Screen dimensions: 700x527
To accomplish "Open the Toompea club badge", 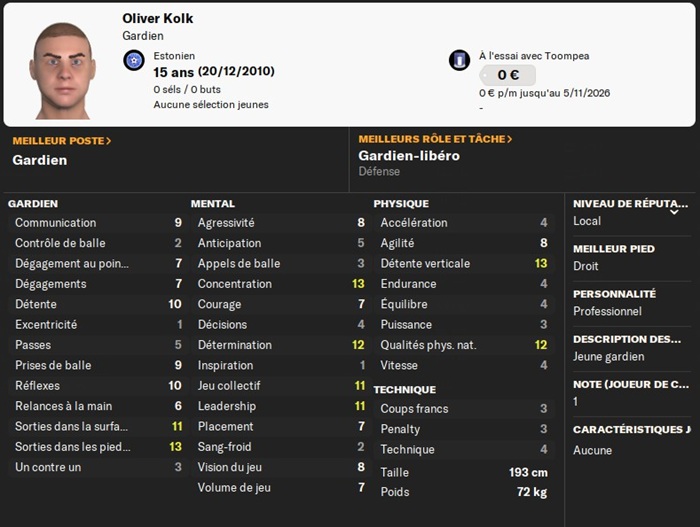I will [x=459, y=60].
